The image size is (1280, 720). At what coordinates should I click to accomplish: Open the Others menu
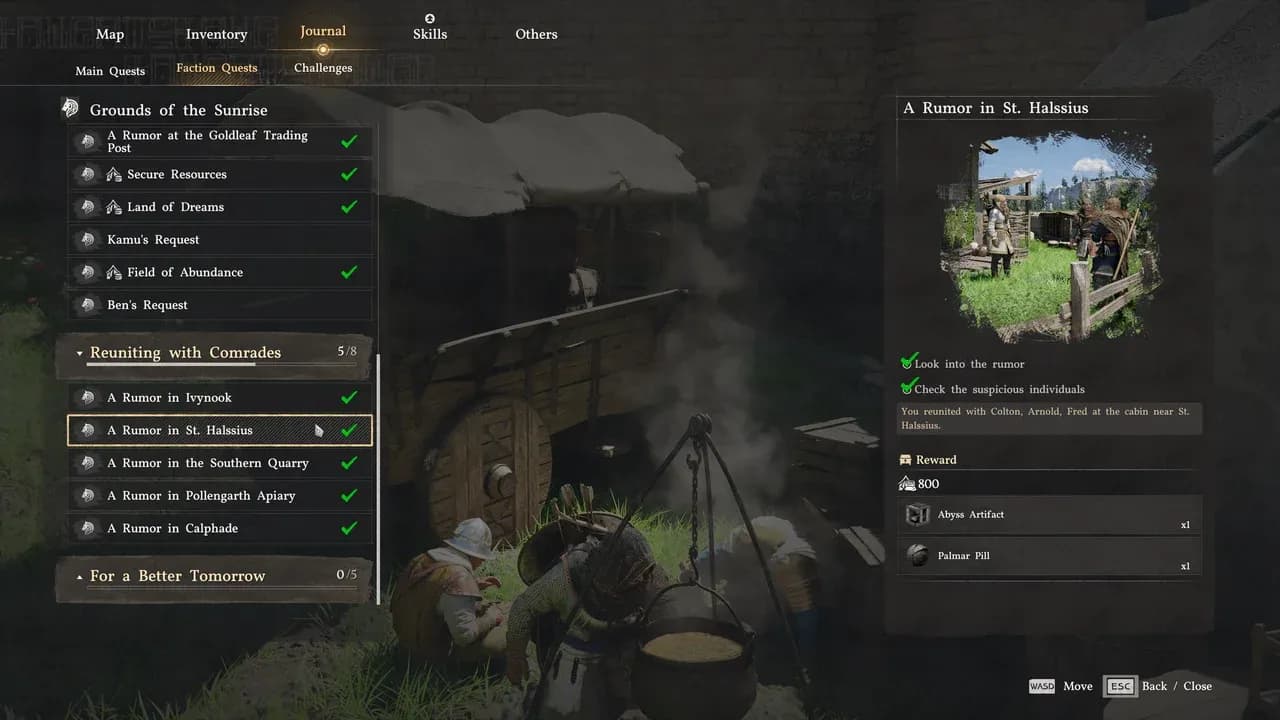tap(536, 34)
